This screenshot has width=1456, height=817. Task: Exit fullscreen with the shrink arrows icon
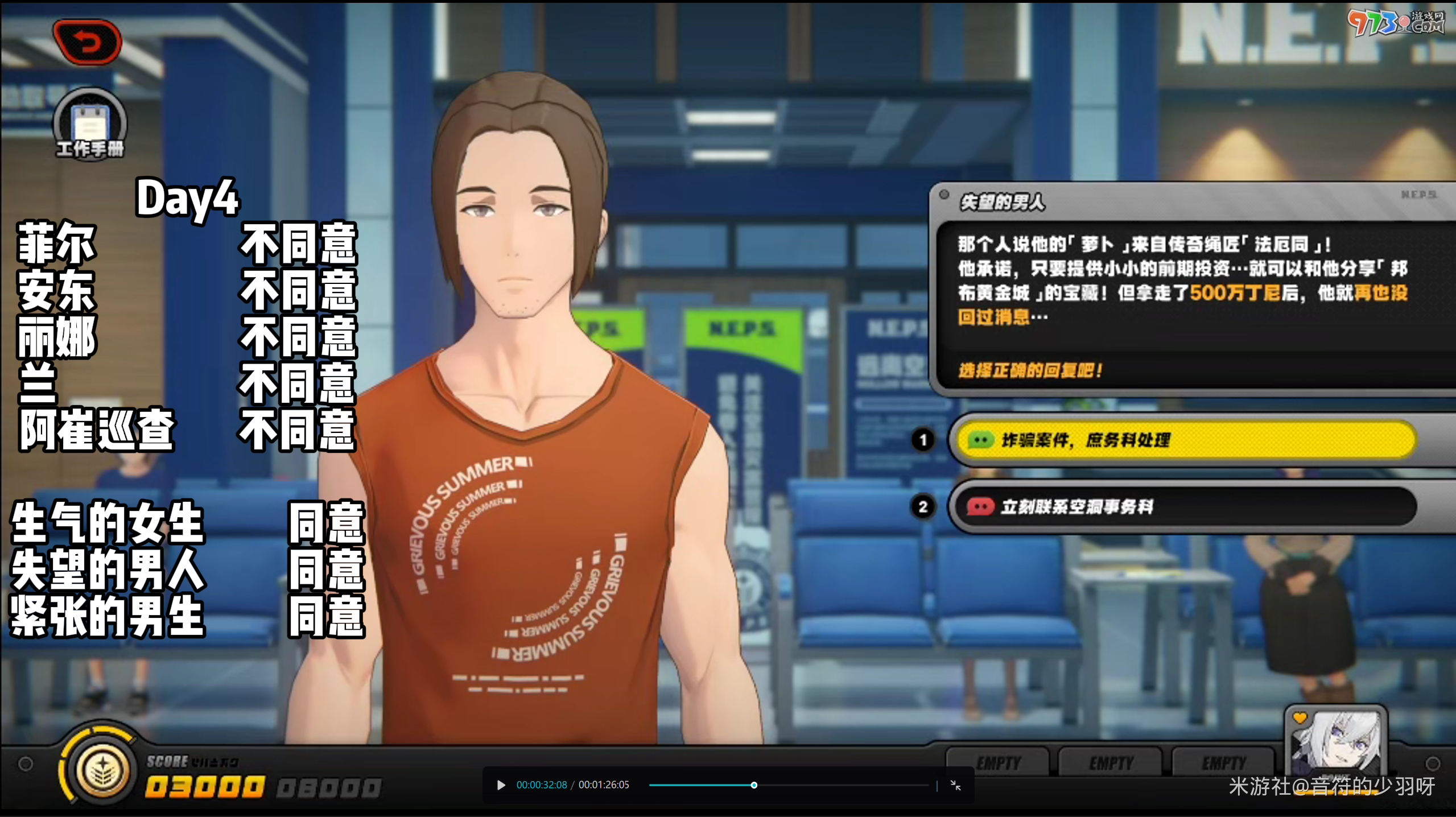coord(955,785)
